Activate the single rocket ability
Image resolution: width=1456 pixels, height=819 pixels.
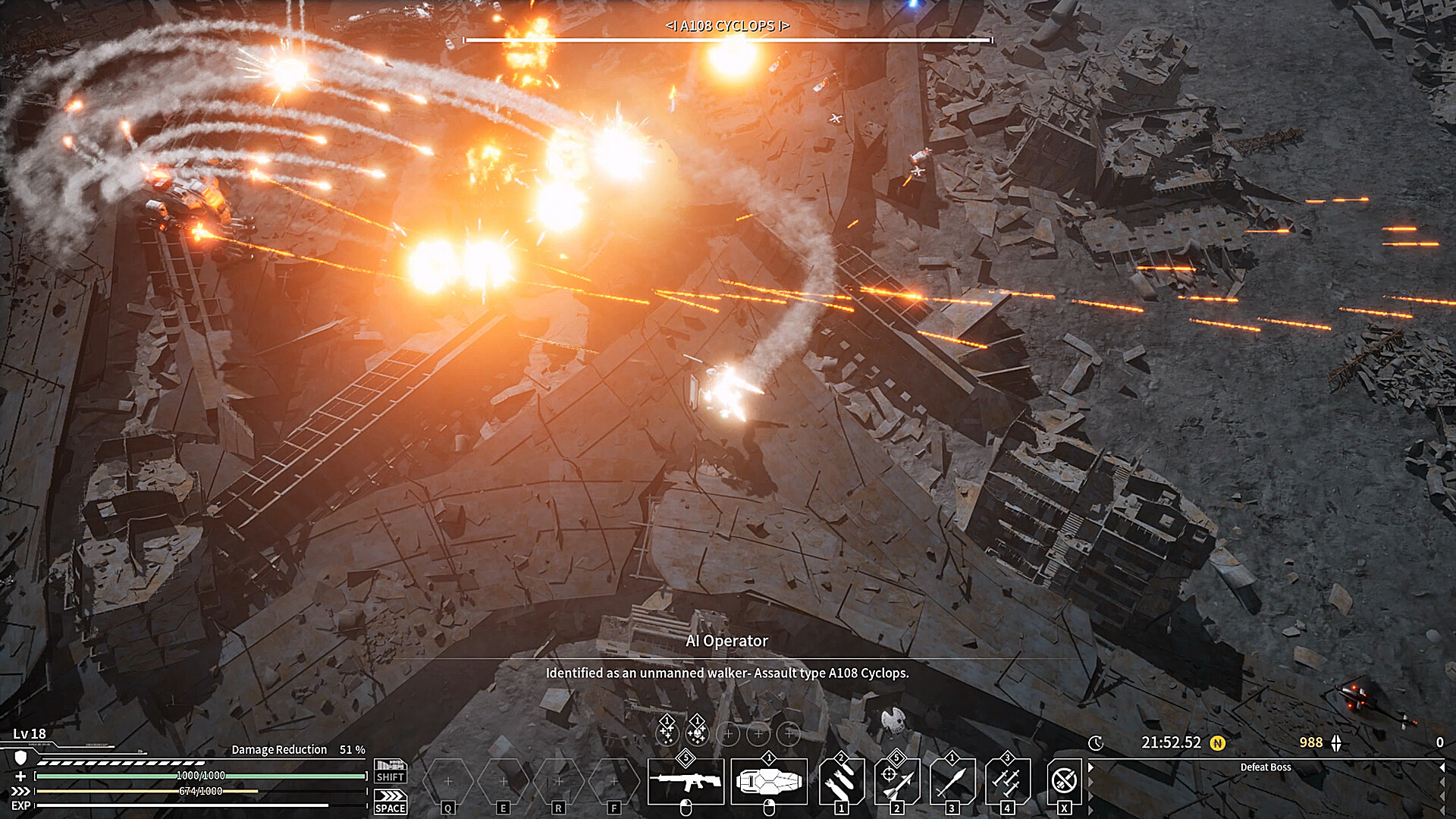pos(952,781)
